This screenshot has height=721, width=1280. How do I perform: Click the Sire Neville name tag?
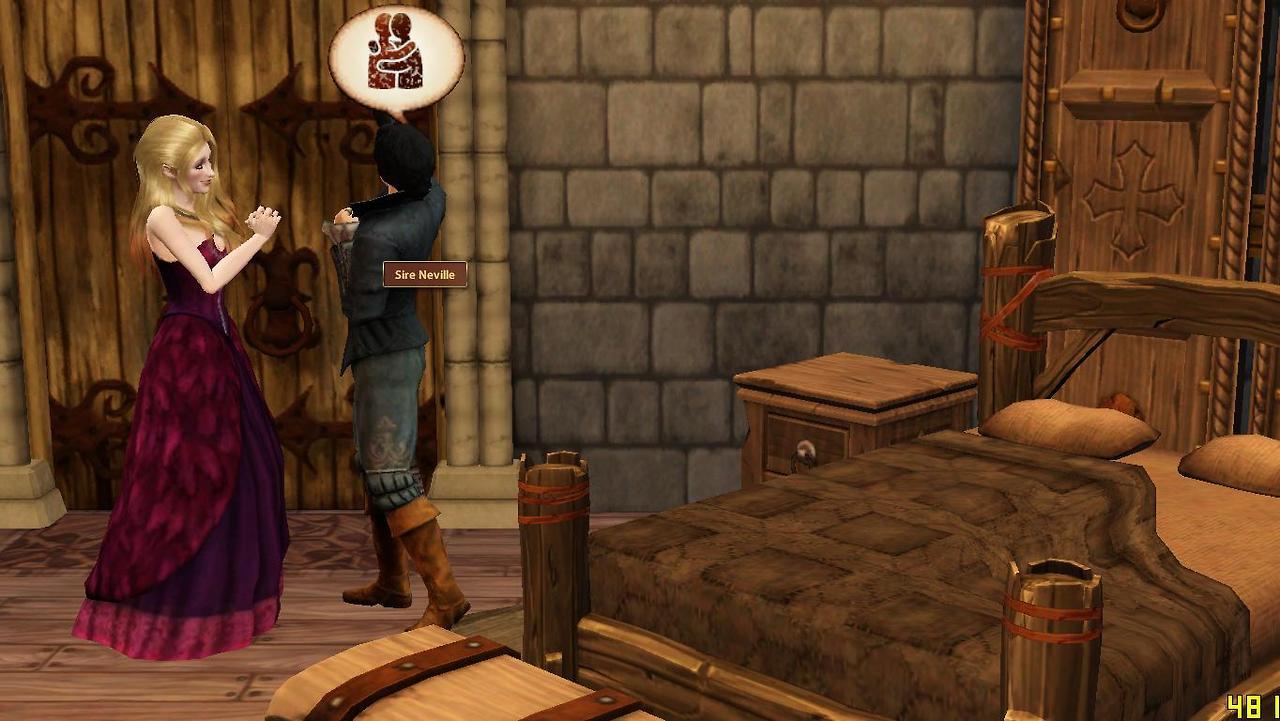click(425, 275)
